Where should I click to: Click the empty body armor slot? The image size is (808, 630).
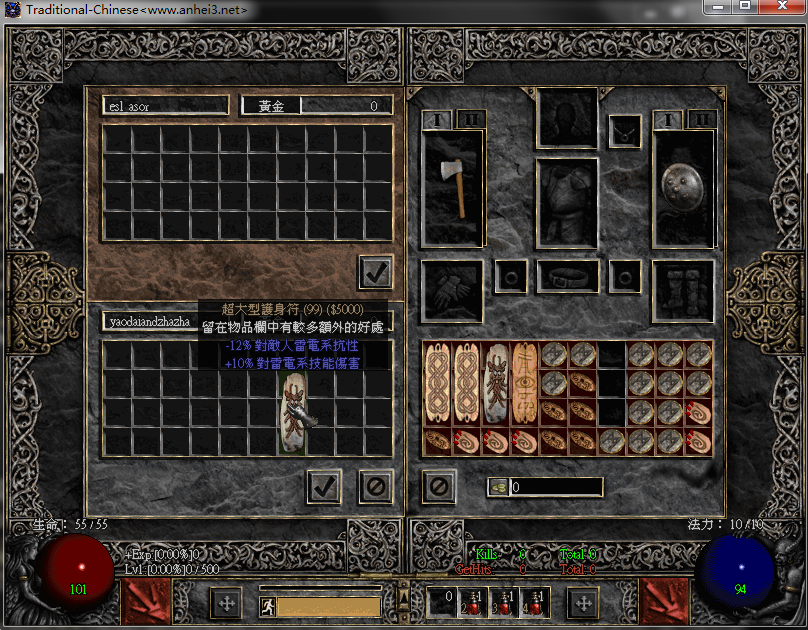tap(567, 203)
